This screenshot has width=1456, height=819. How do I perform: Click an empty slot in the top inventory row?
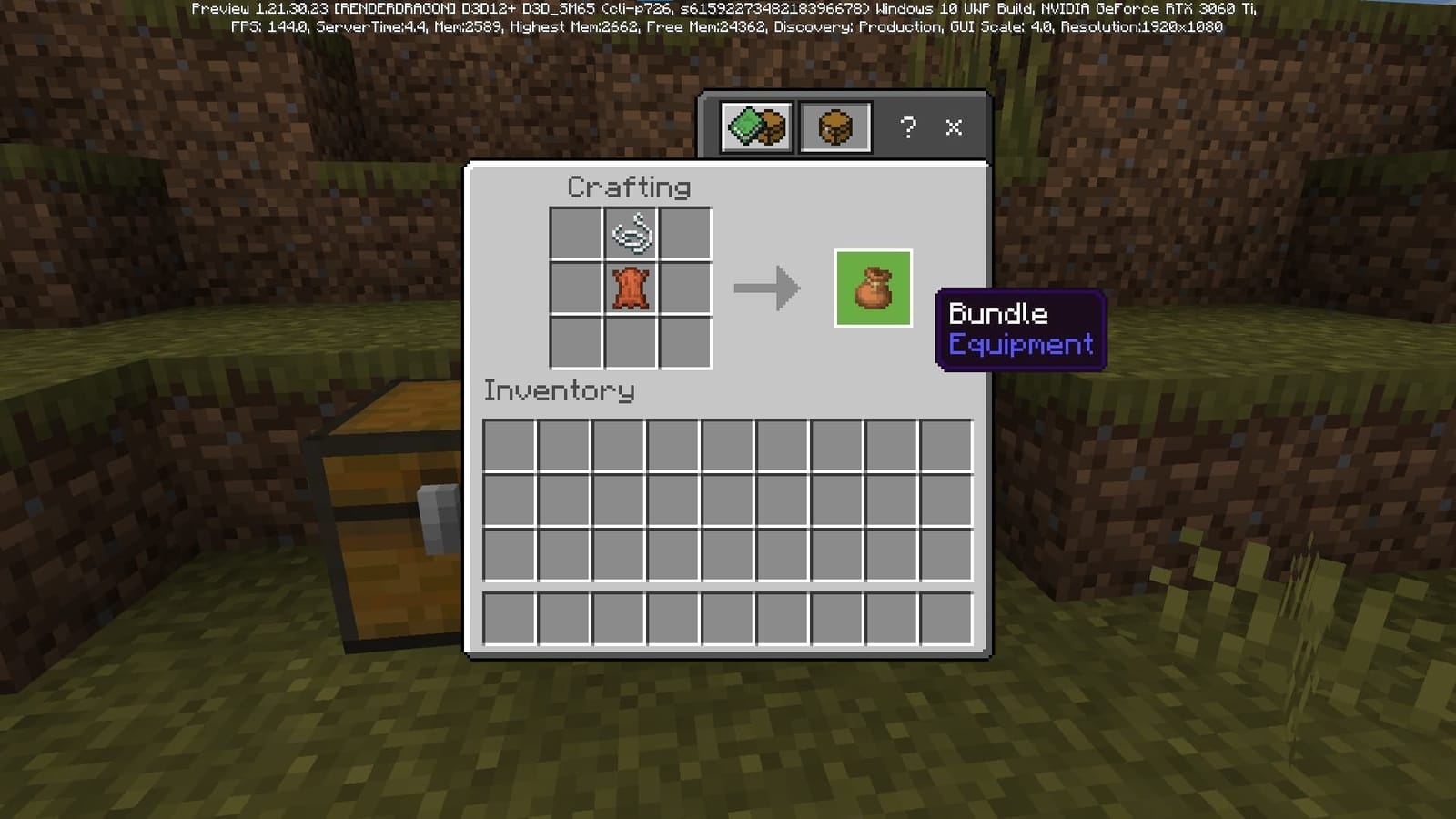510,444
